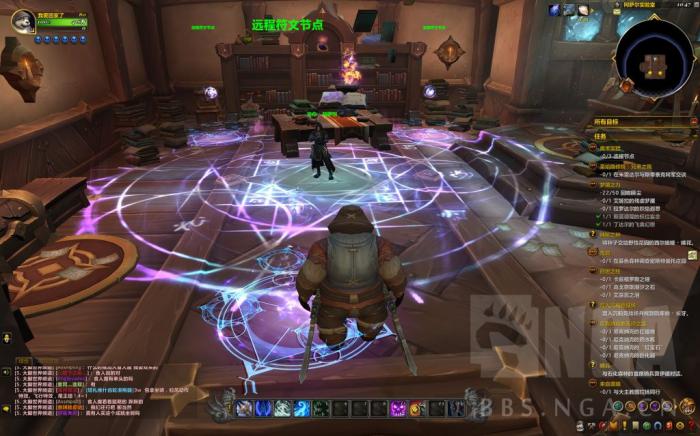Cast the dark blue crescent ability
The image size is (700, 436).
tap(262, 408)
